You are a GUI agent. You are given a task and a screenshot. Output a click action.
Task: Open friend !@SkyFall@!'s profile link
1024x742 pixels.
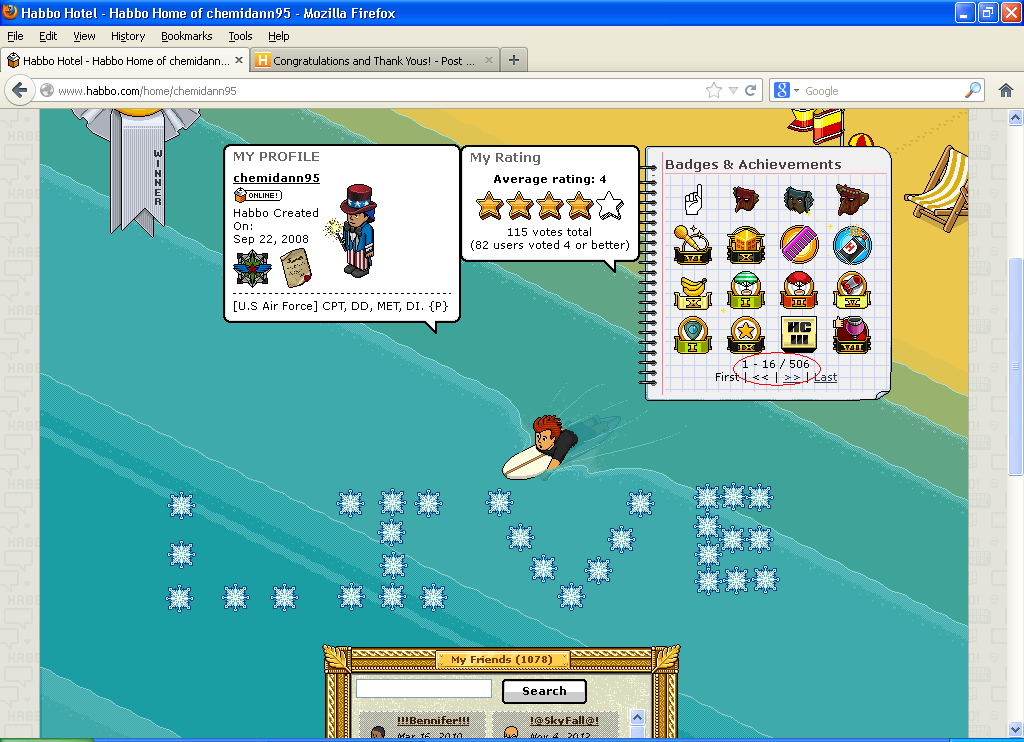564,720
